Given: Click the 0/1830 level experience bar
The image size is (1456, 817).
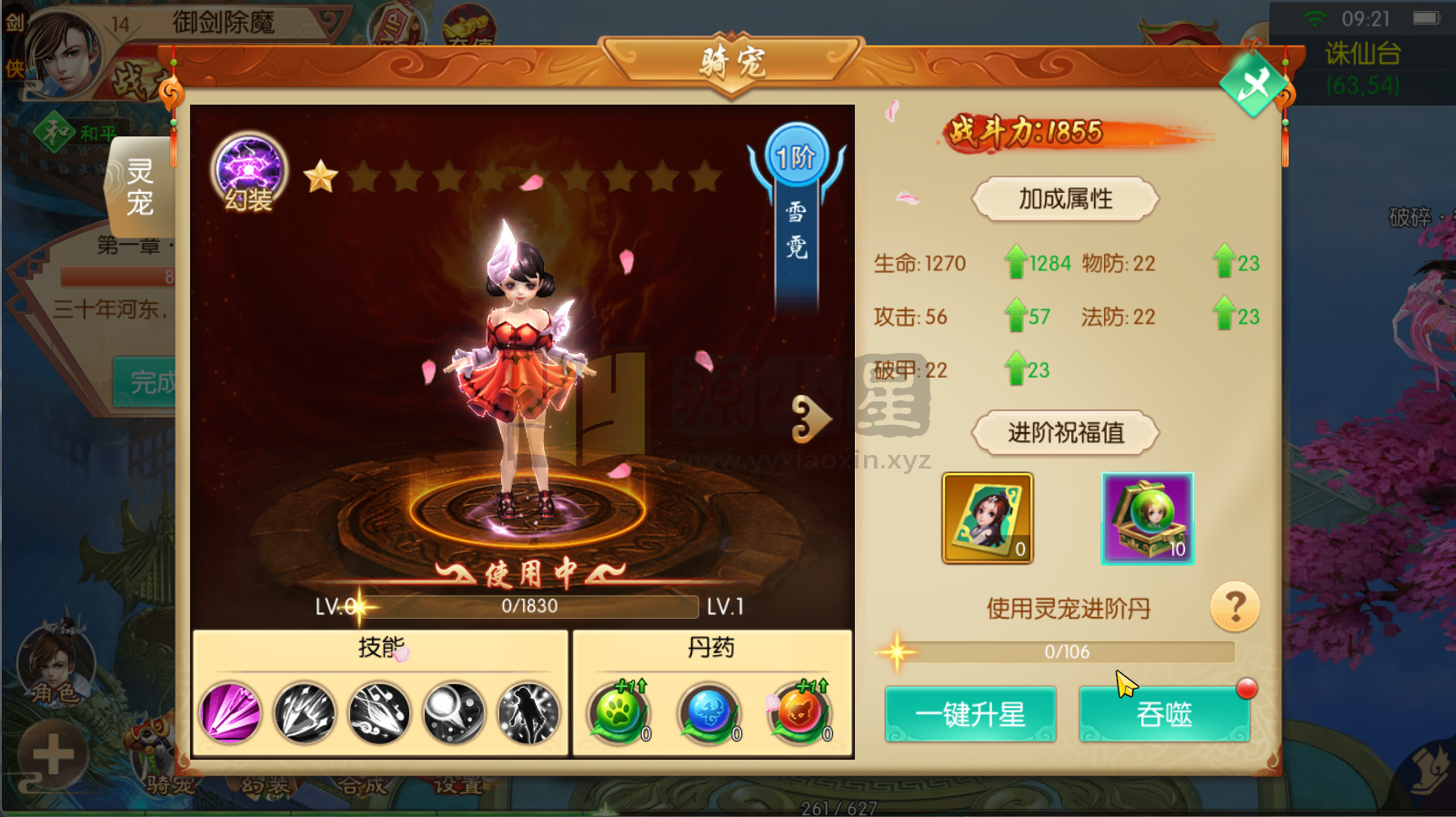Looking at the screenshot, I should click(530, 607).
